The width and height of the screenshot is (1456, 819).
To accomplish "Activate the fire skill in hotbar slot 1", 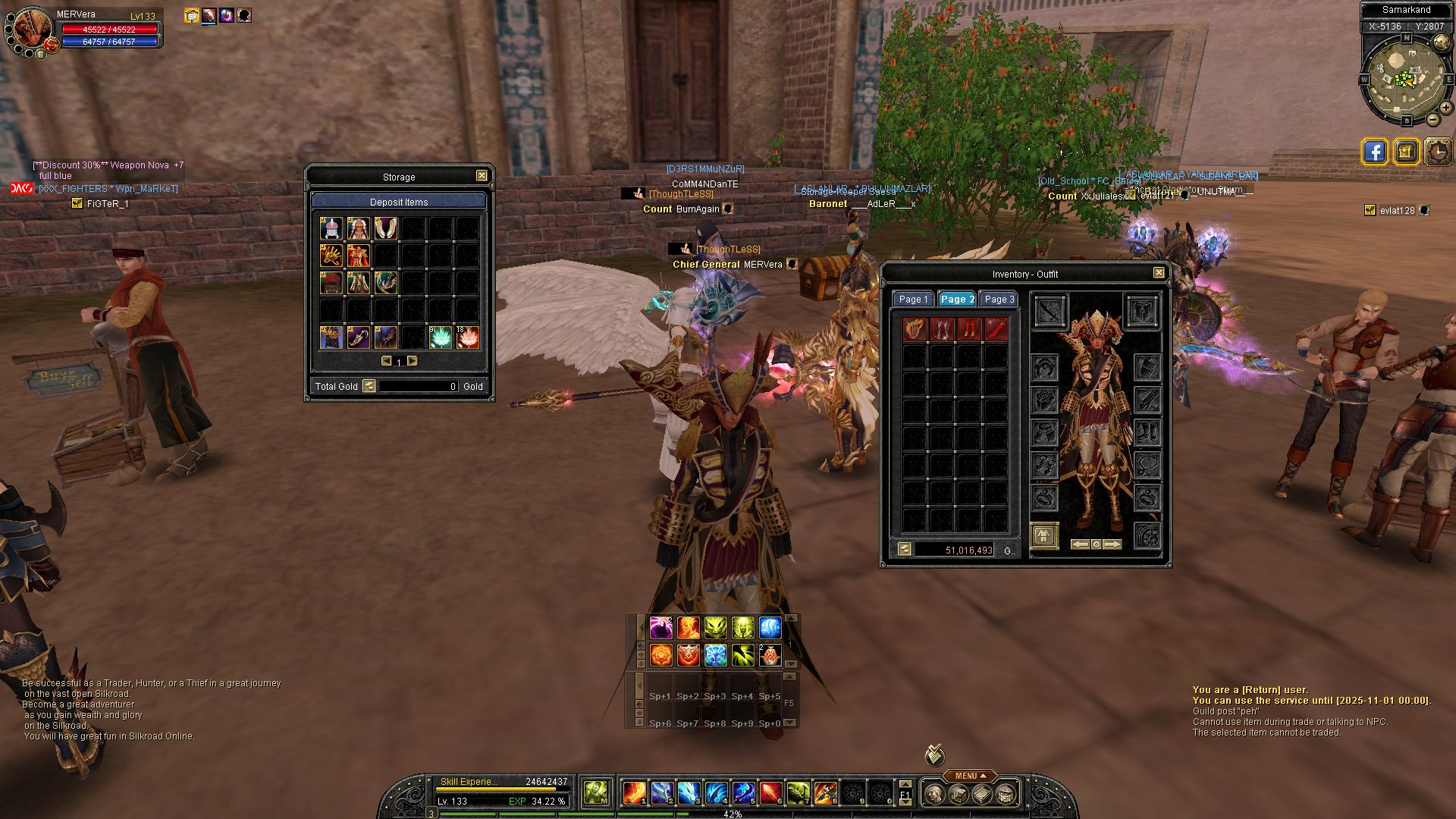I will coord(634,793).
